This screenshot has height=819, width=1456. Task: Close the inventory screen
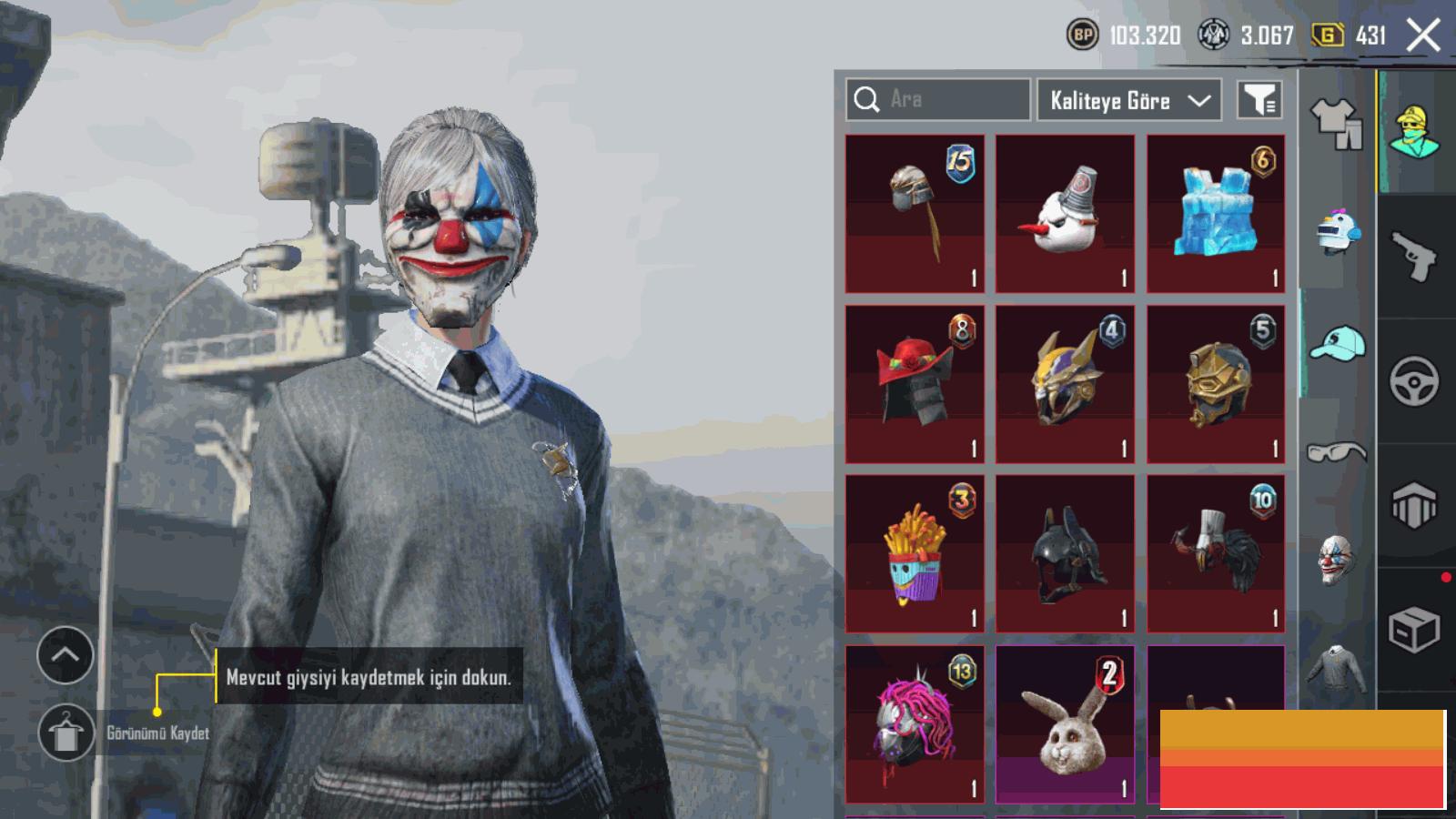click(x=1422, y=36)
